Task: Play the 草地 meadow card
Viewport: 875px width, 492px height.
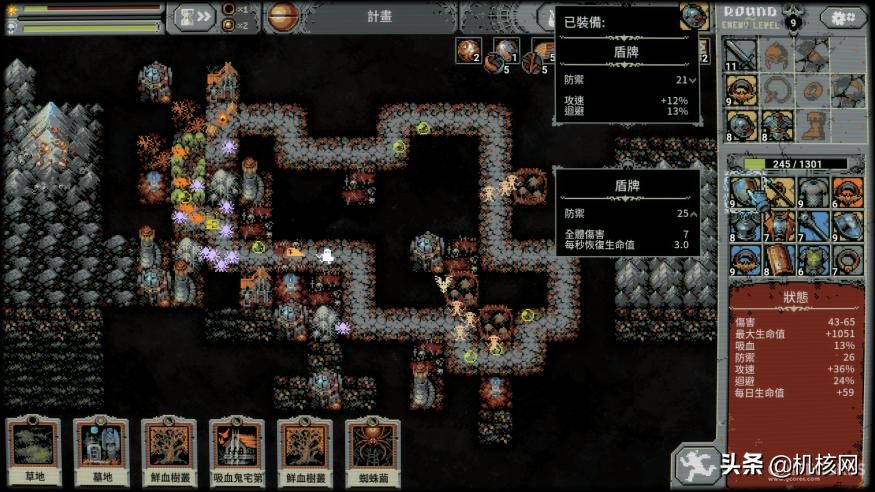Action: 34,451
